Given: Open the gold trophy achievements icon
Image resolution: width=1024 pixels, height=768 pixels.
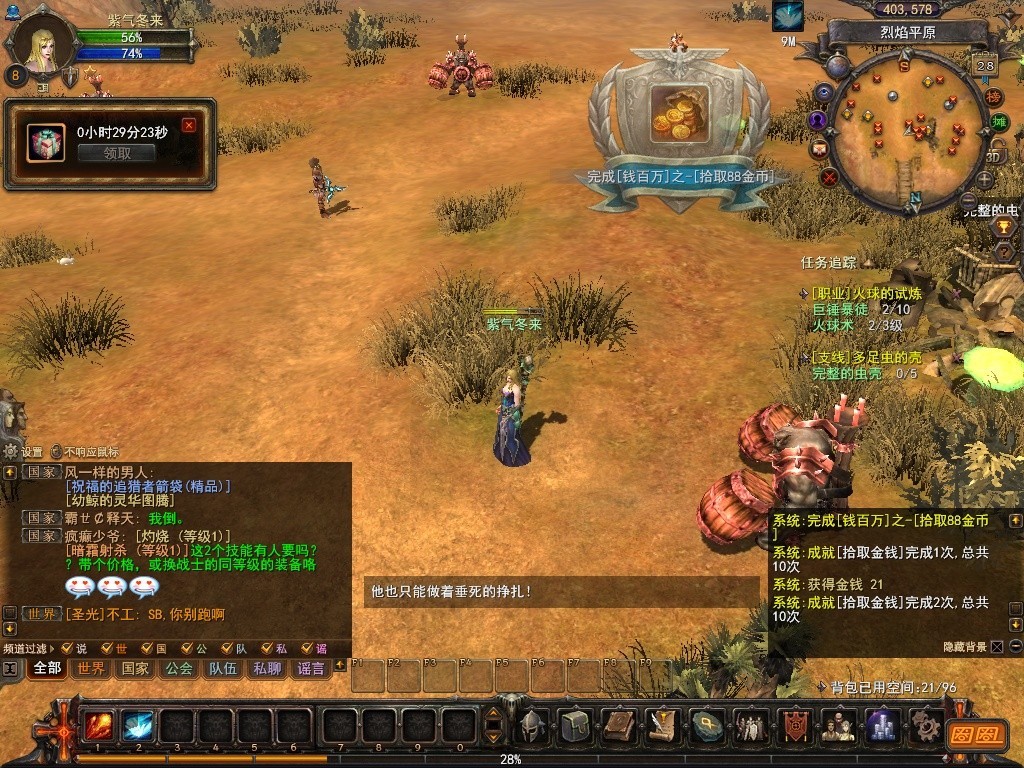Looking at the screenshot, I should [x=1004, y=228].
